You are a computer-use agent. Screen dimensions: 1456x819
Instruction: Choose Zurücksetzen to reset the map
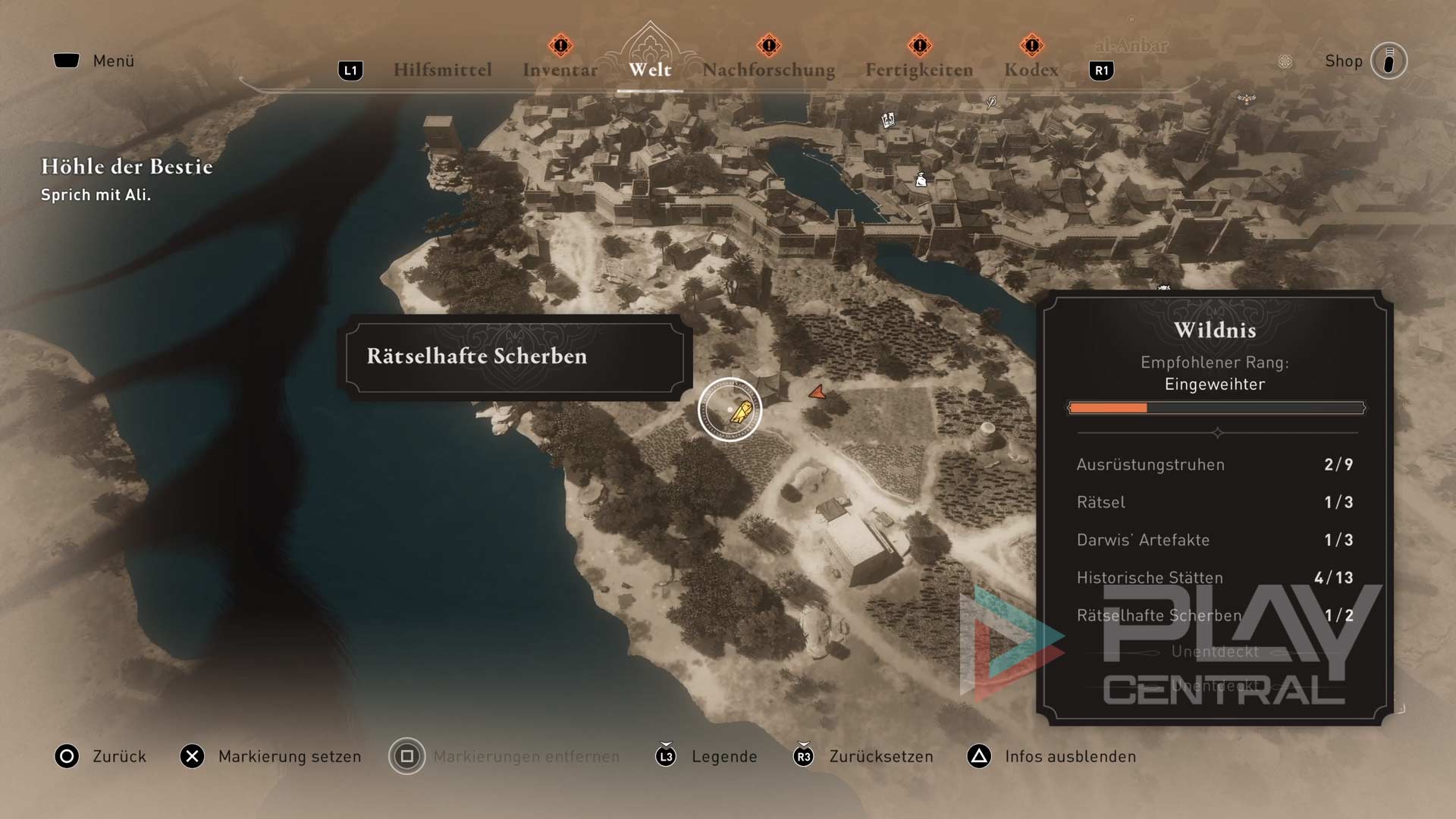(880, 756)
